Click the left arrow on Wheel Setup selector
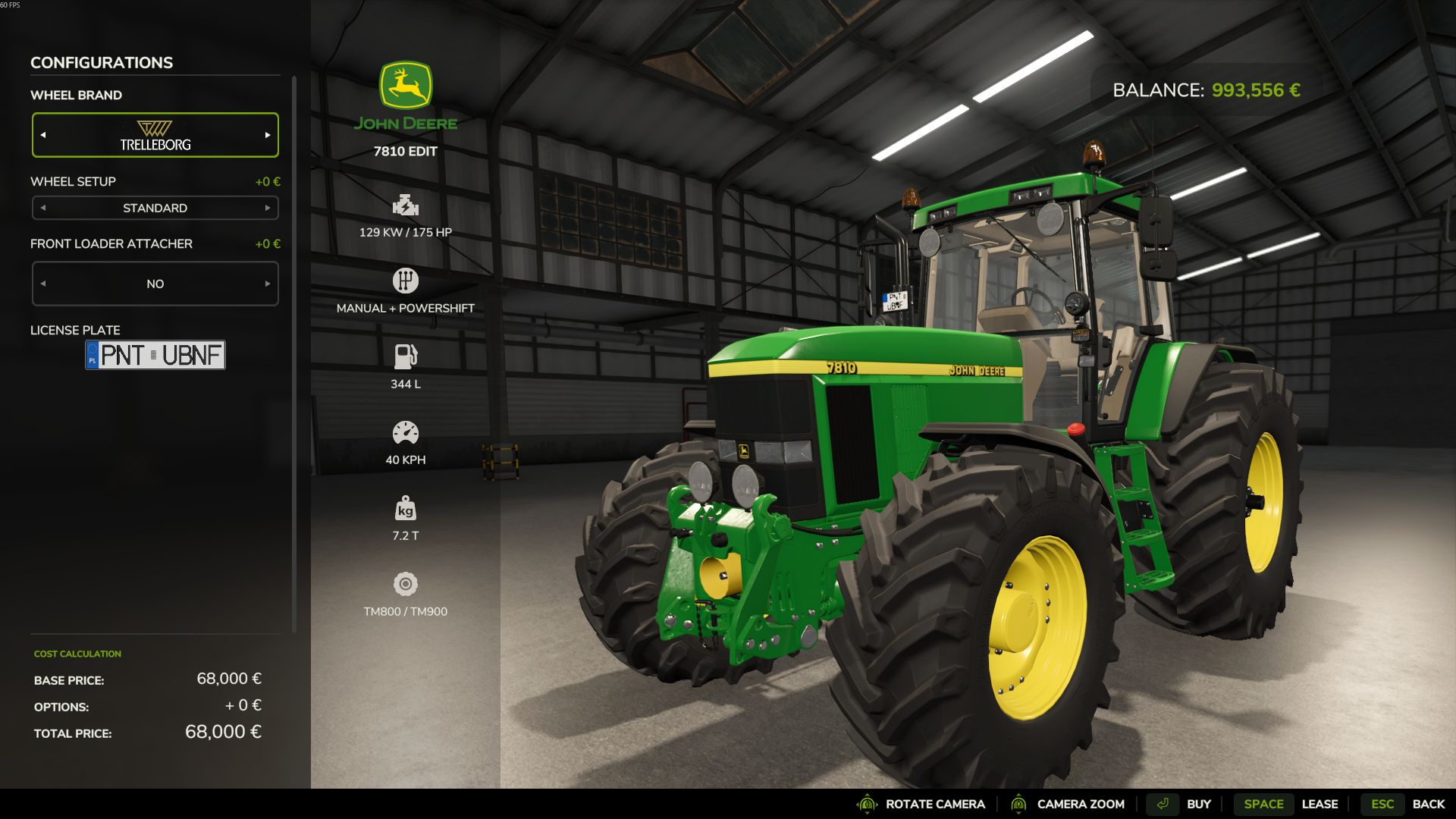 pos(44,207)
